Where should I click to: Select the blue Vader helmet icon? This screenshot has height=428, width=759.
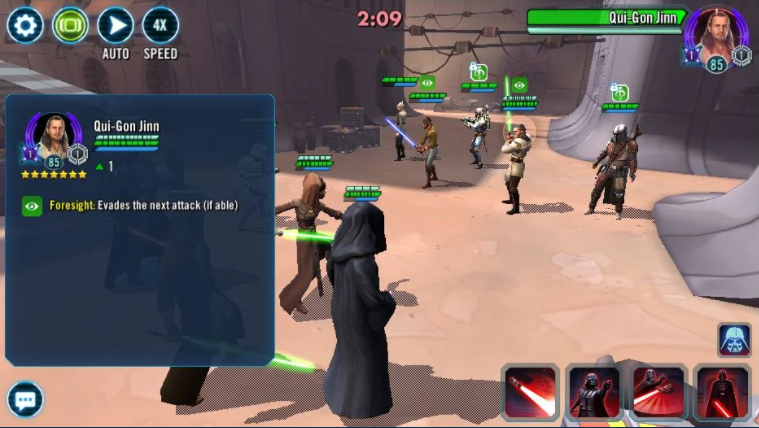pos(734,340)
